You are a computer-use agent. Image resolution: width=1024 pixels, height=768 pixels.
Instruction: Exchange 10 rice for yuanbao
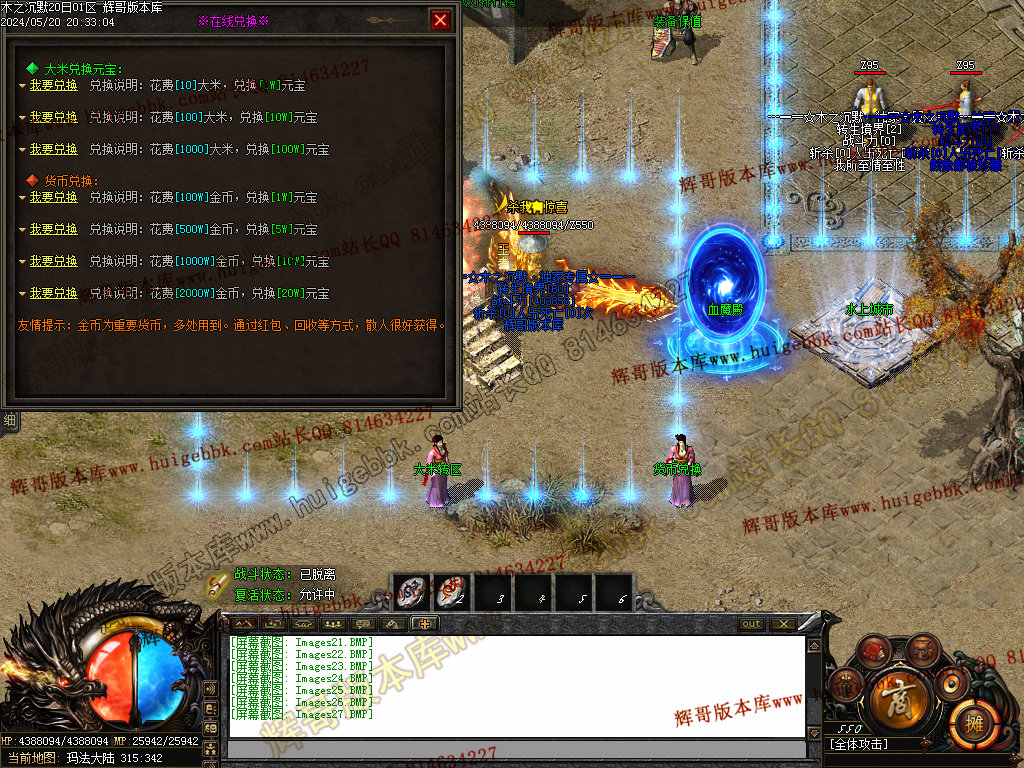pos(53,86)
